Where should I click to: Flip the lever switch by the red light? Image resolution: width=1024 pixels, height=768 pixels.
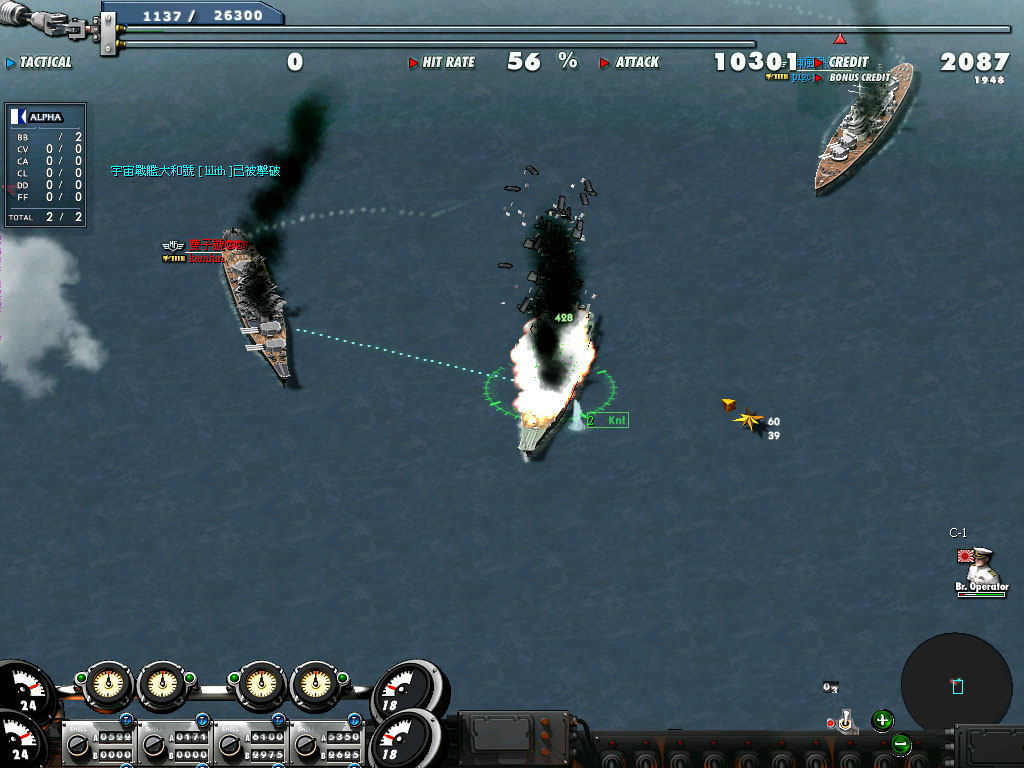(846, 721)
